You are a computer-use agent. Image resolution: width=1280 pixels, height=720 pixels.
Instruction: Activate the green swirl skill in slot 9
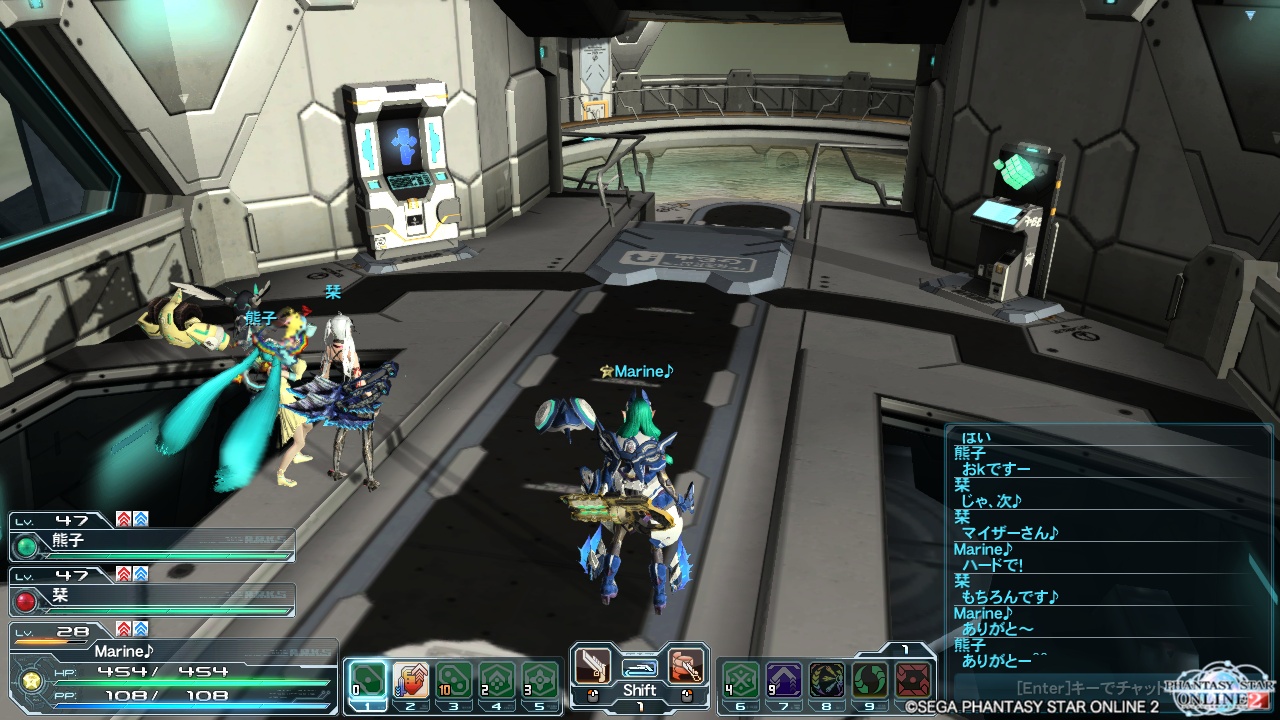pos(869,680)
